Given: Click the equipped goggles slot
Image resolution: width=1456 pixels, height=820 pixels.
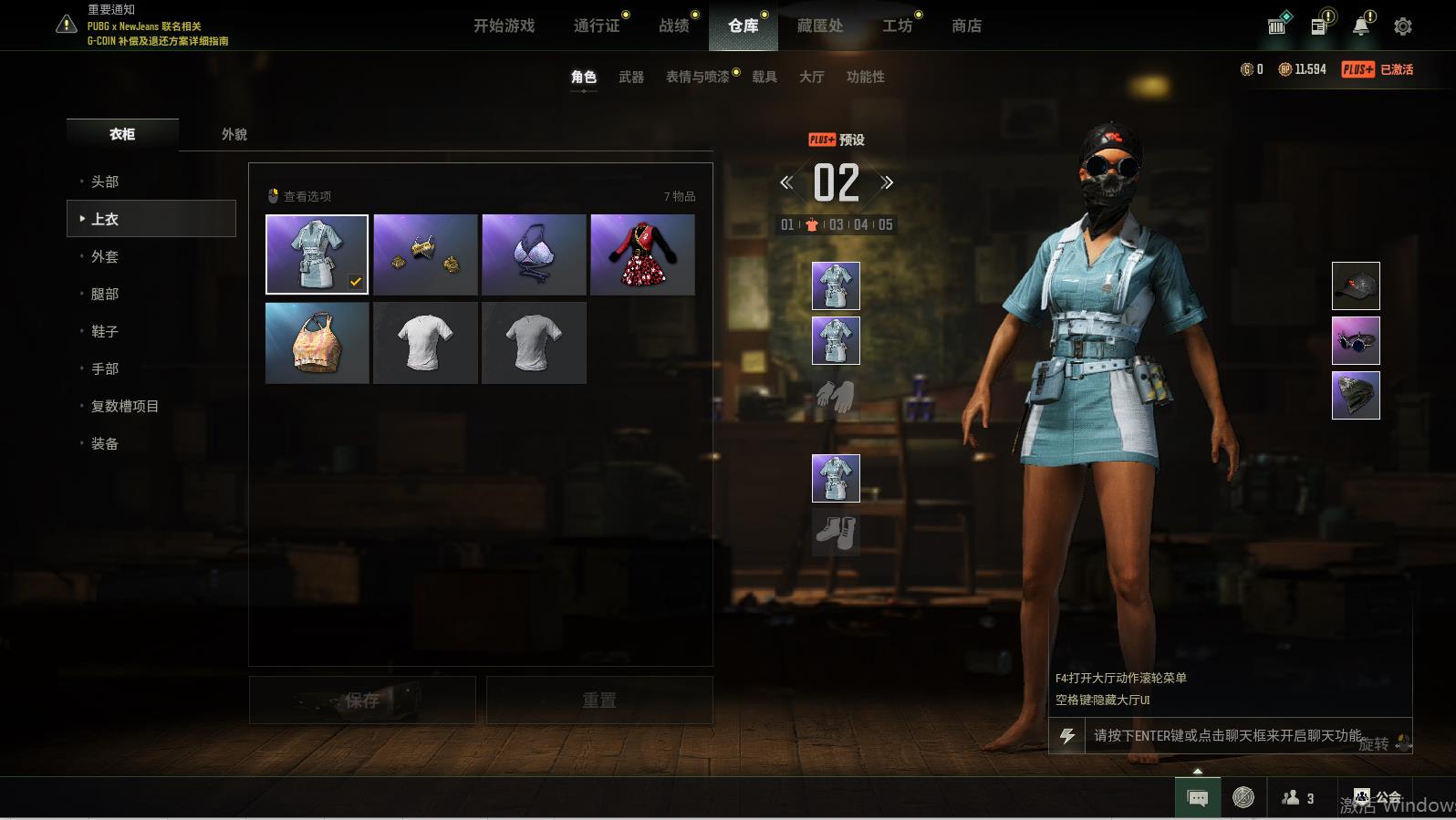Looking at the screenshot, I should click(1356, 340).
